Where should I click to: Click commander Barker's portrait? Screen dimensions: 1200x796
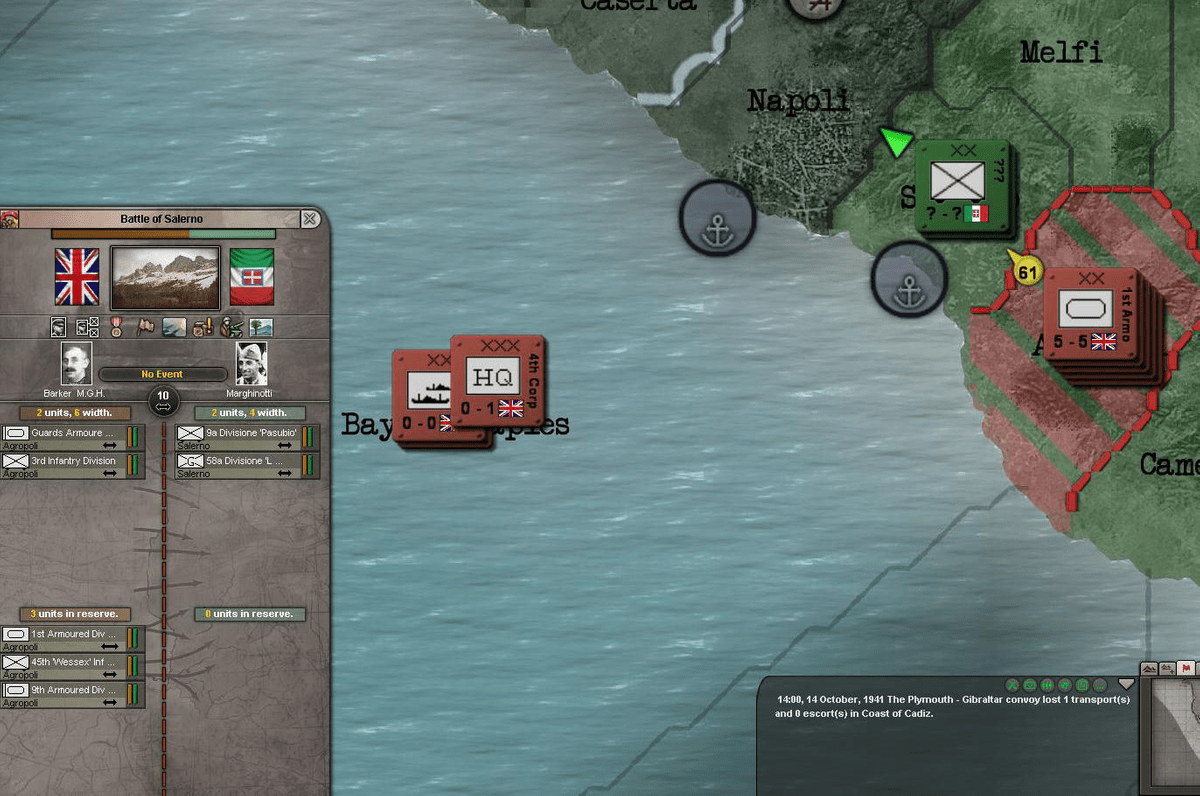77,363
